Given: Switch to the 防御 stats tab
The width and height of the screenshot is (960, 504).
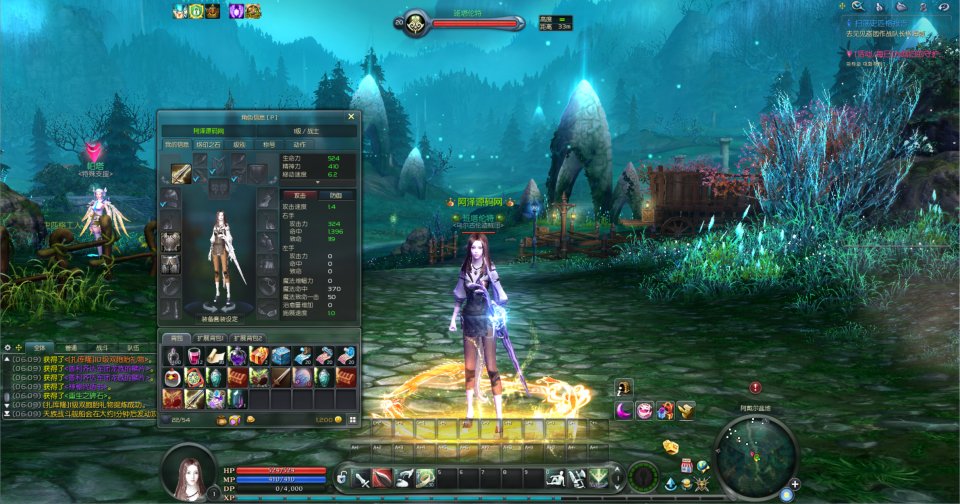Looking at the screenshot, I should (x=336, y=195).
